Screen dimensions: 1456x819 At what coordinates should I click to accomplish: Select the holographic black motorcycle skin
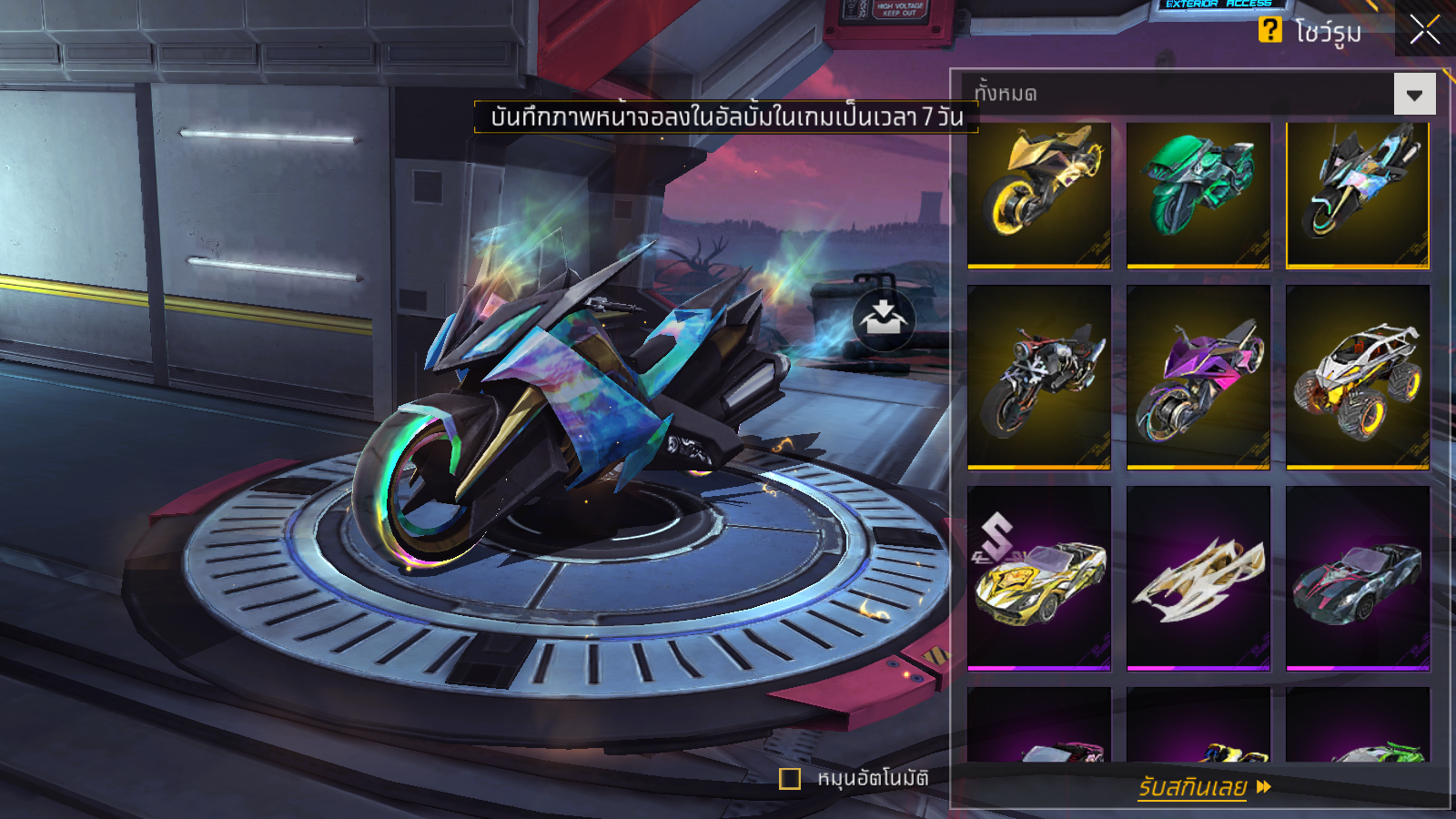click(x=1357, y=195)
